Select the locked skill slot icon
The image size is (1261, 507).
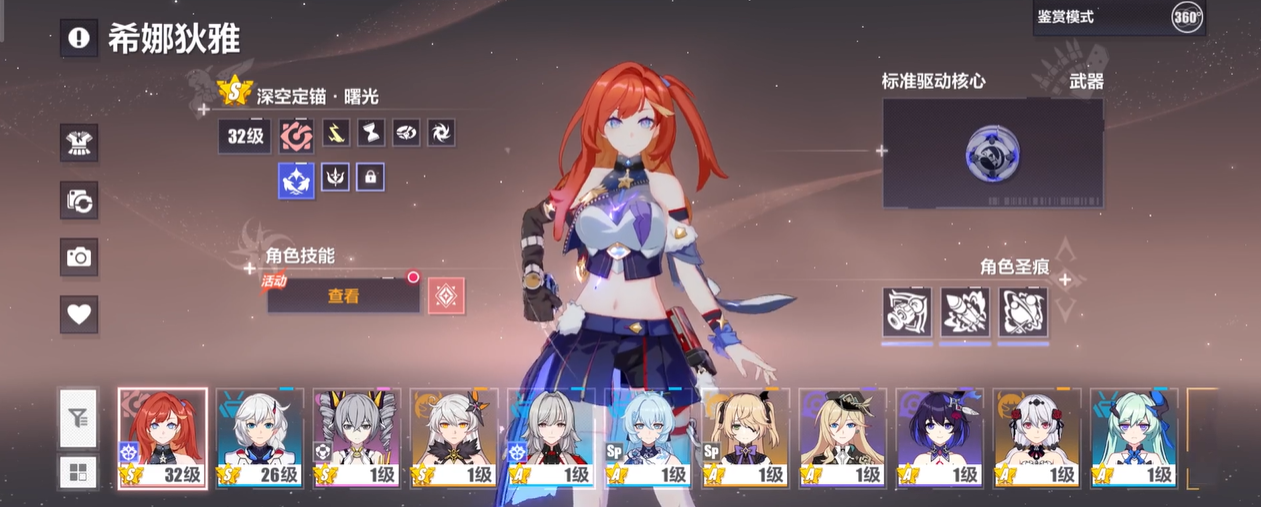pyautogui.click(x=370, y=178)
